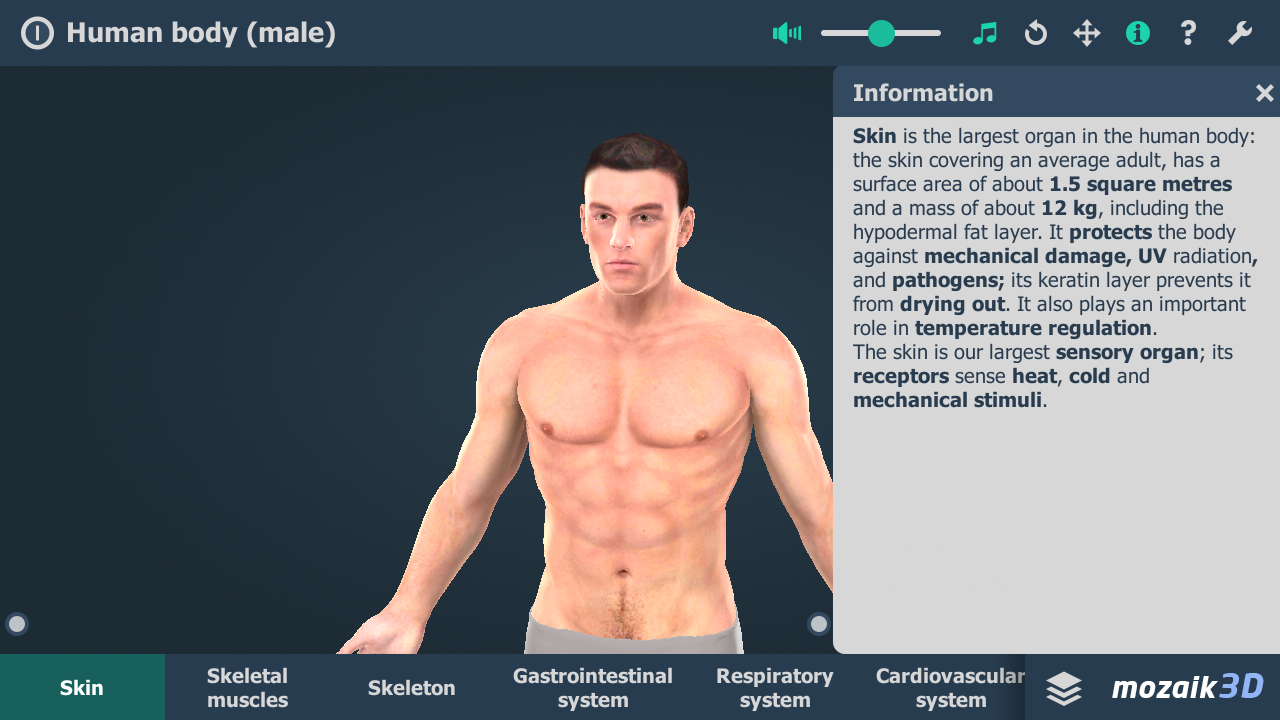Toggle the right rotation handle dot
This screenshot has height=720, width=1280.
[x=818, y=623]
